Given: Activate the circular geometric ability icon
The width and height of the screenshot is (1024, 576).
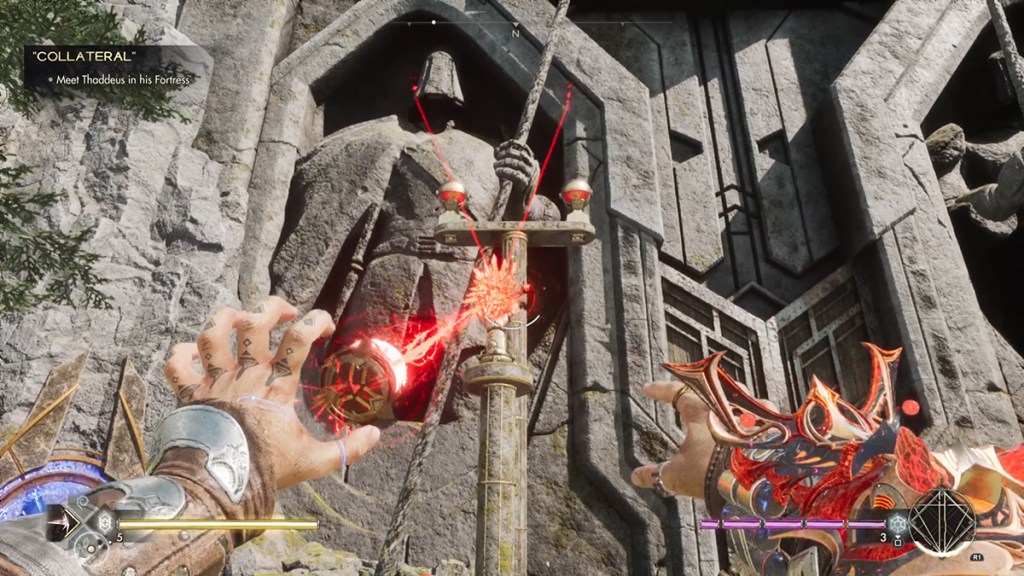Looking at the screenshot, I should tap(942, 522).
